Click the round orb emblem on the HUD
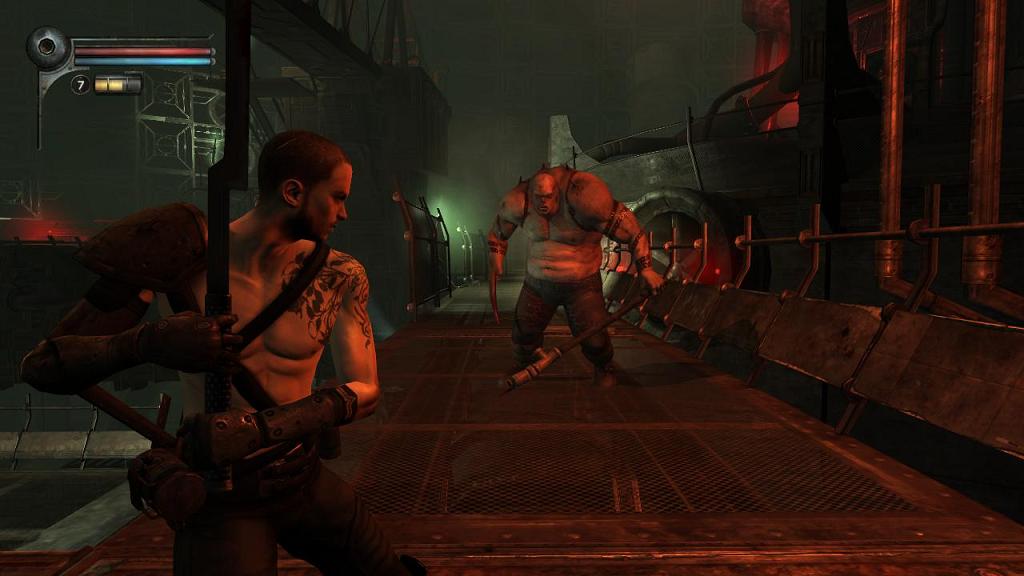Viewport: 1024px width, 576px height. click(47, 47)
